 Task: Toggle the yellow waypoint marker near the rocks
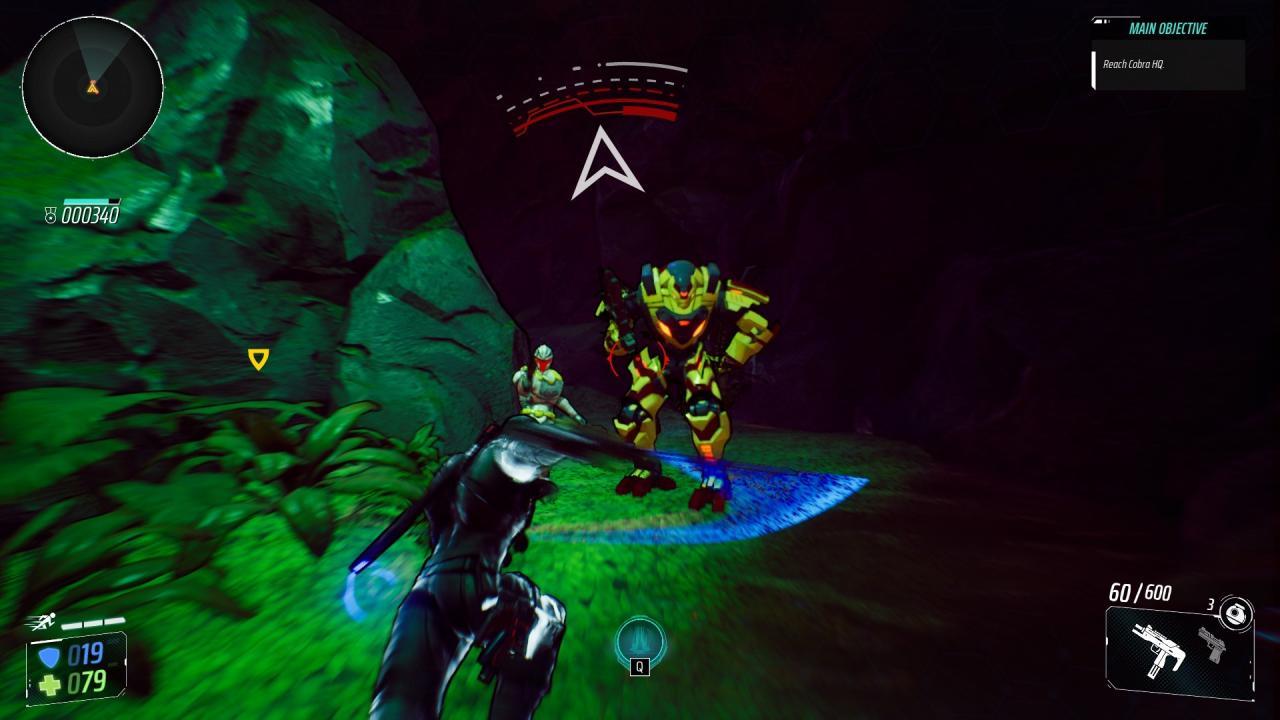pyautogui.click(x=258, y=358)
